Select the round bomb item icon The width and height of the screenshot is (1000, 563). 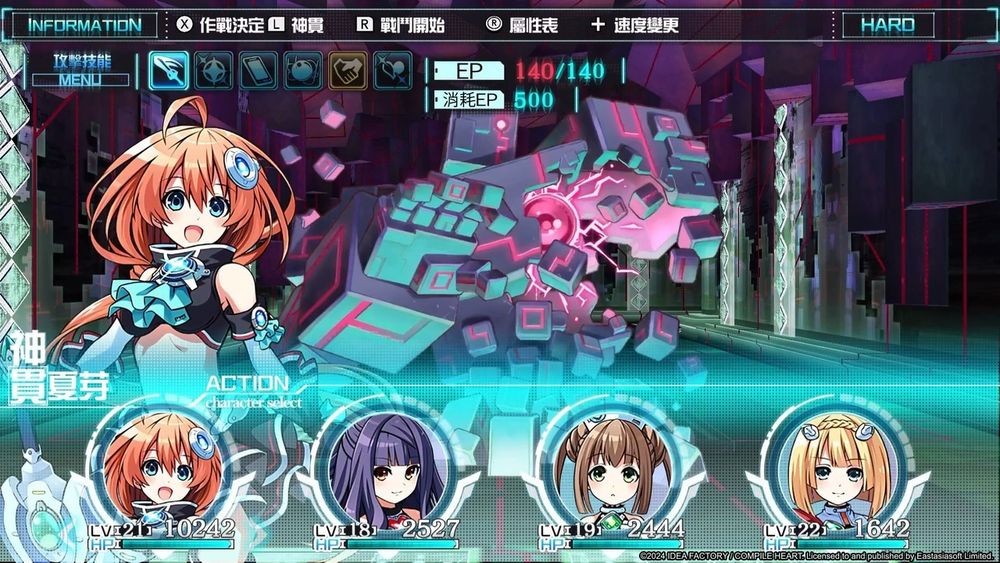tap(303, 70)
